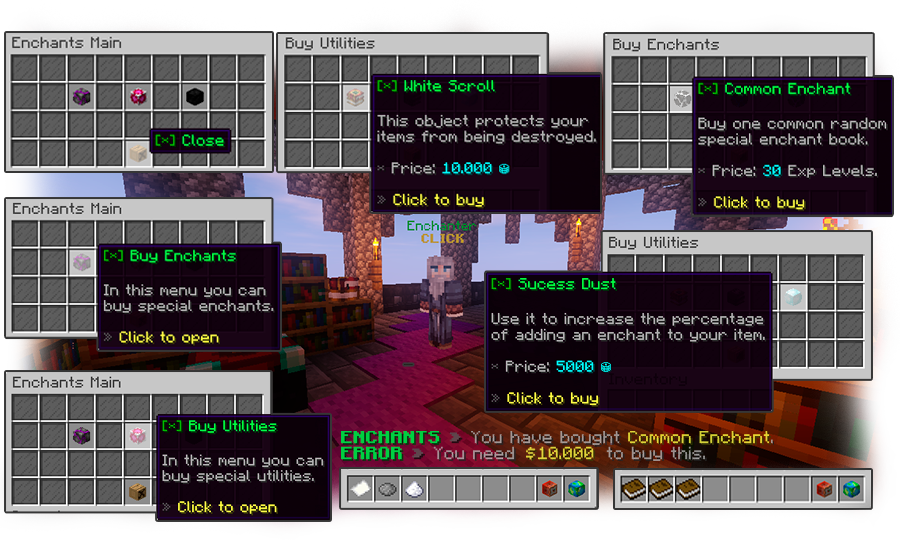The width and height of the screenshot is (900, 540).
Task: Select the red block beside the books hotbar
Action: pos(822,490)
